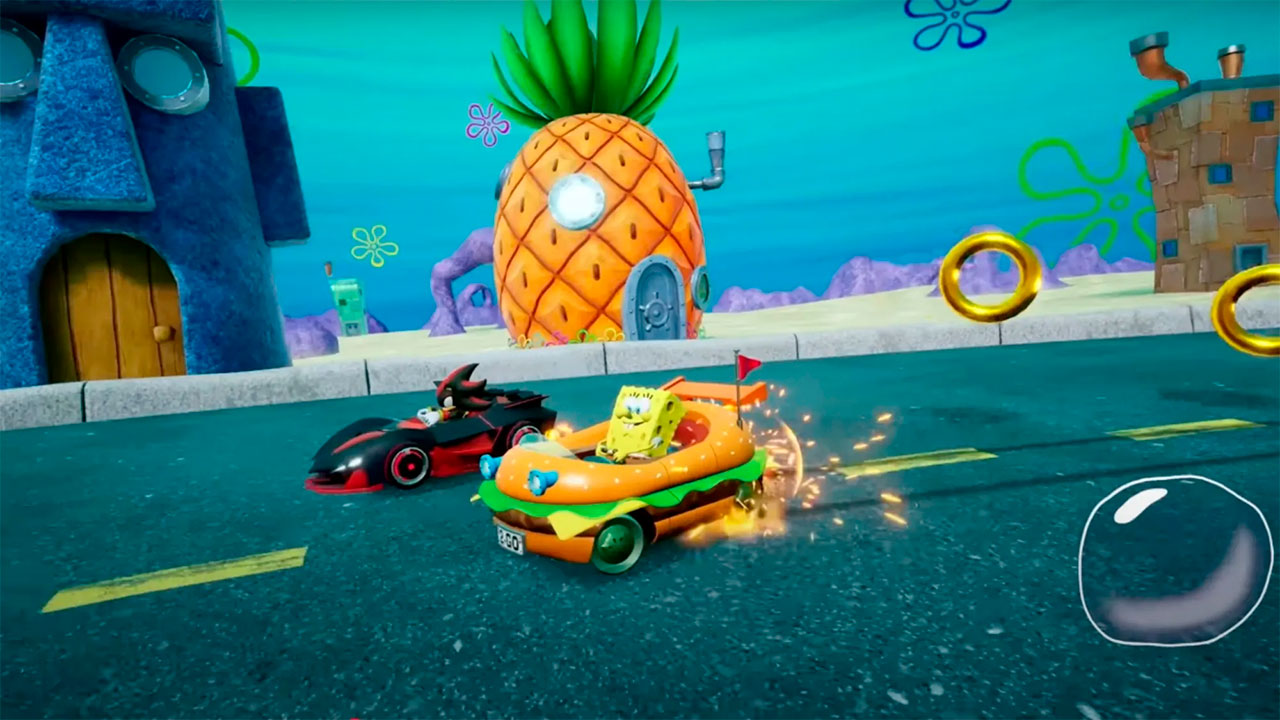Activate the bubble item button

point(1174,559)
